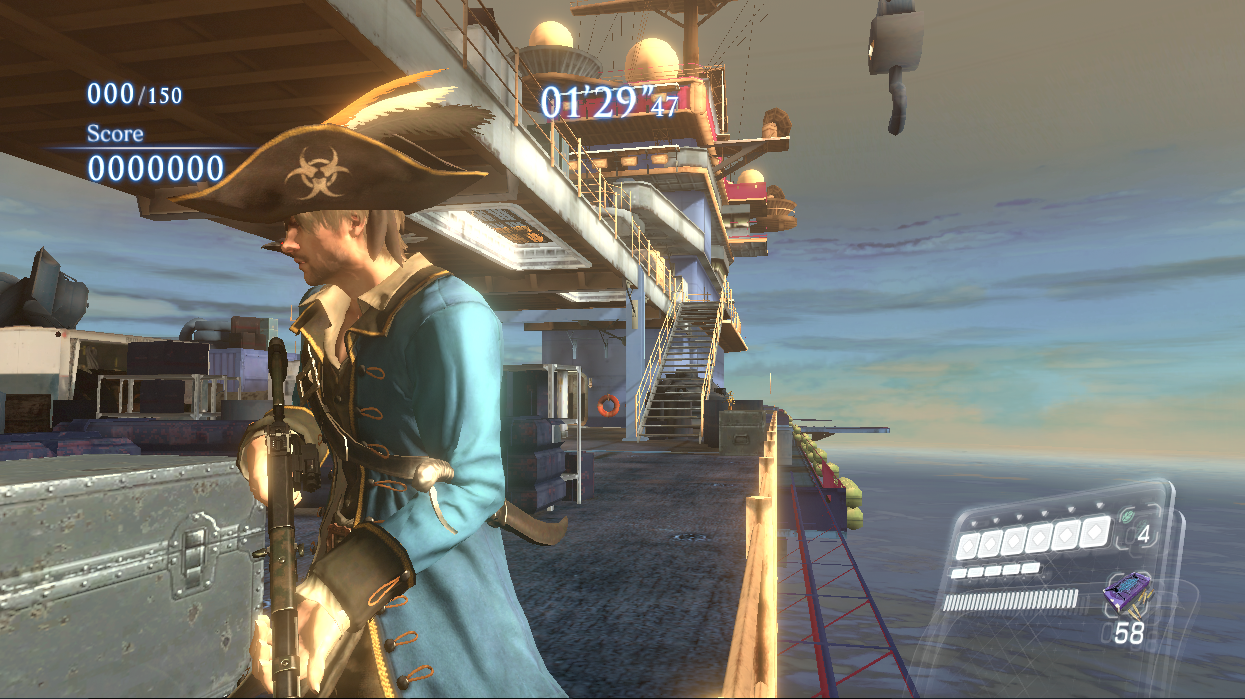Click the green herb tablet icon

[x=1126, y=517]
